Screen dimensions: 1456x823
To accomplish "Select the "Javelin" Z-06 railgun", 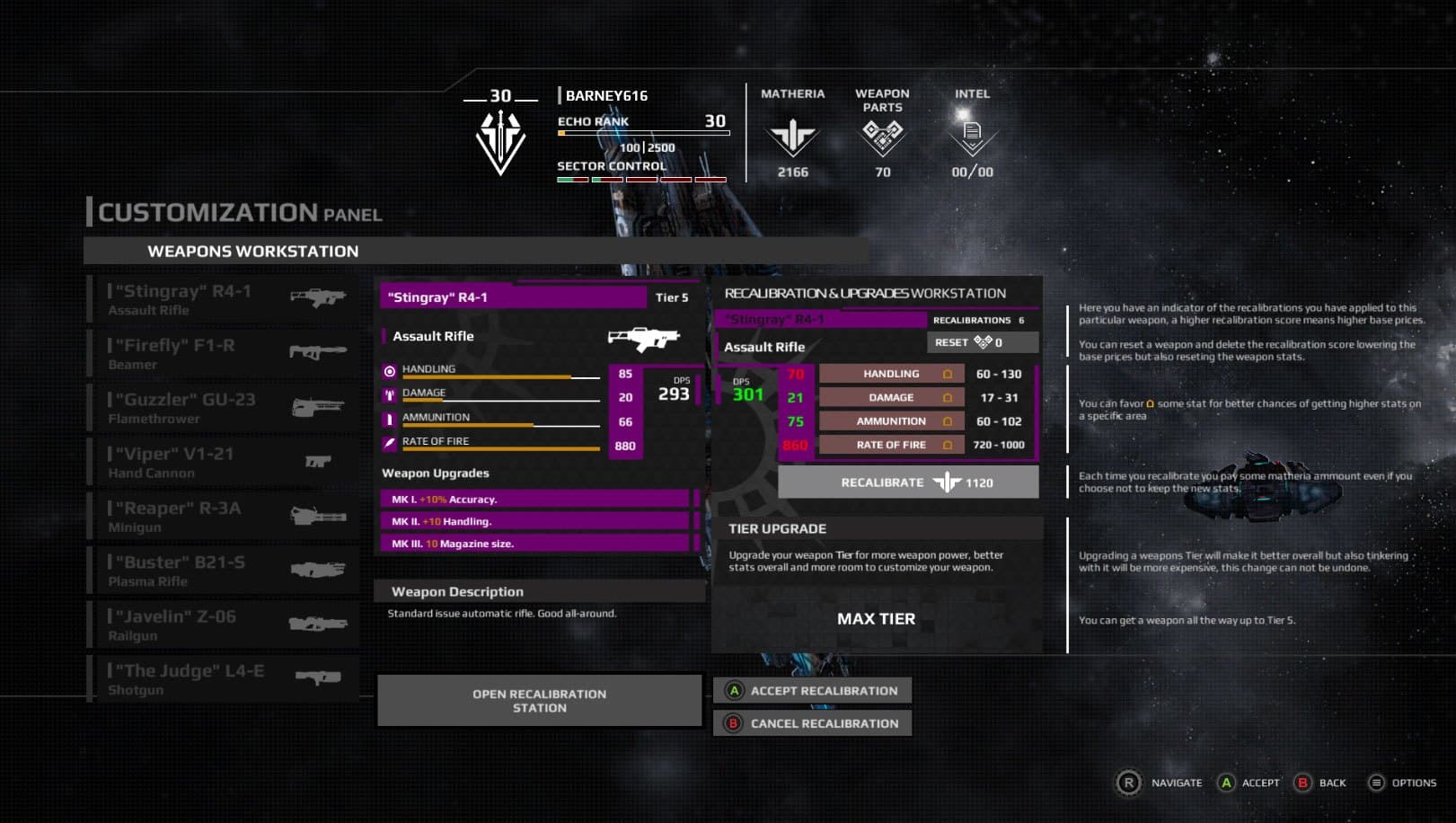I will (x=225, y=624).
